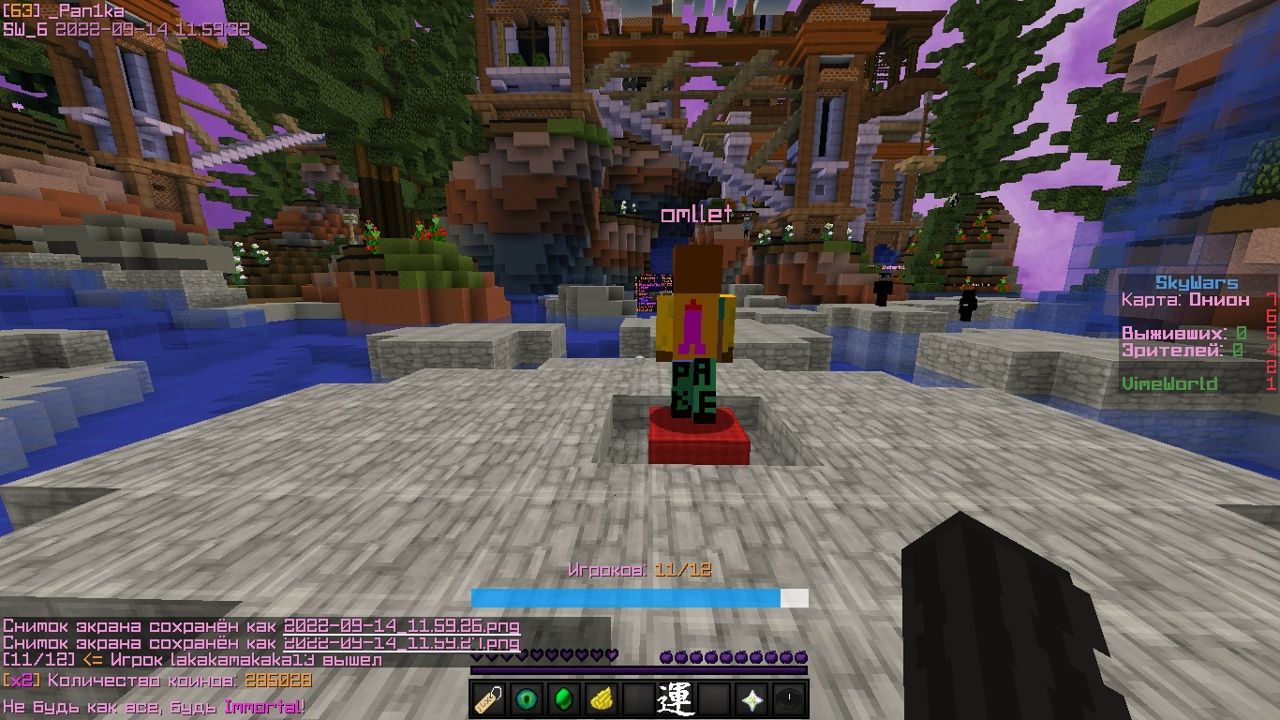This screenshot has width=1280, height=720.
Task: Select the eye of ender hotbar slot
Action: tap(527, 699)
